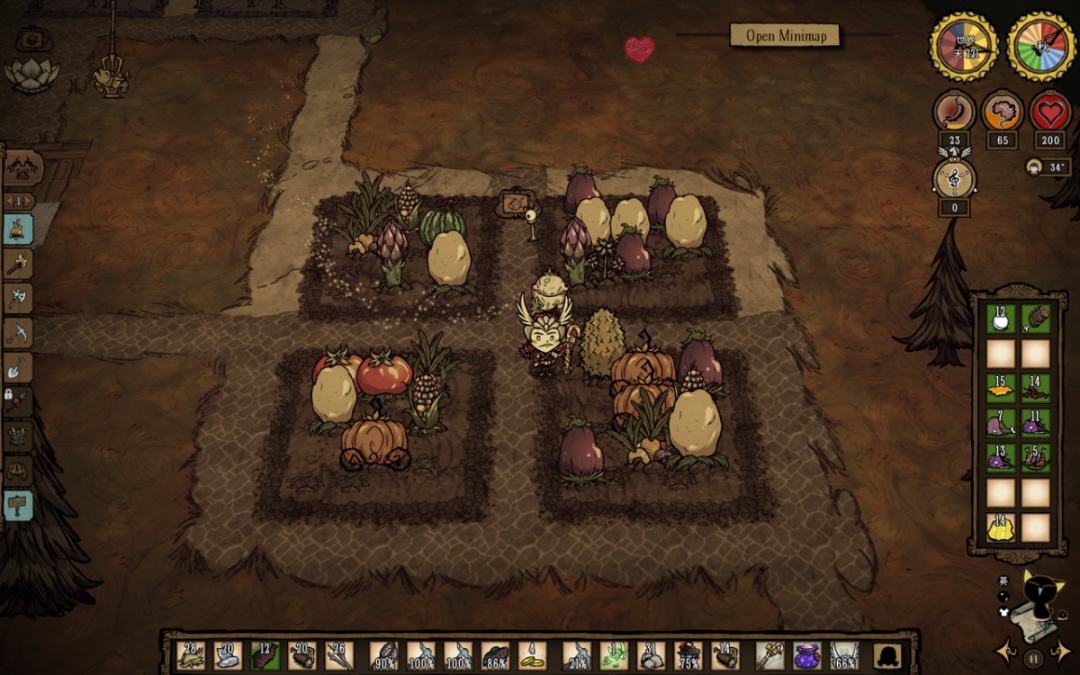
Task: Rotate camera with the right arrow
Action: pos(1061,652)
